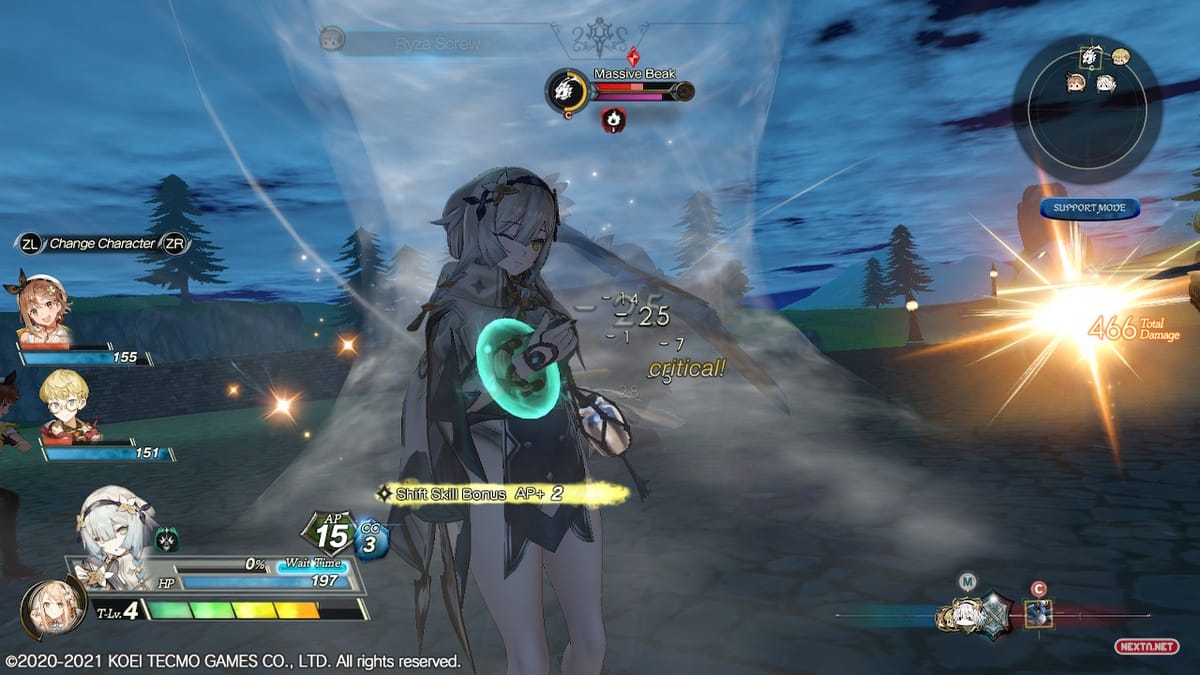Image resolution: width=1200 pixels, height=675 pixels.
Task: Click the active white-haired character portrait
Action: click(108, 524)
